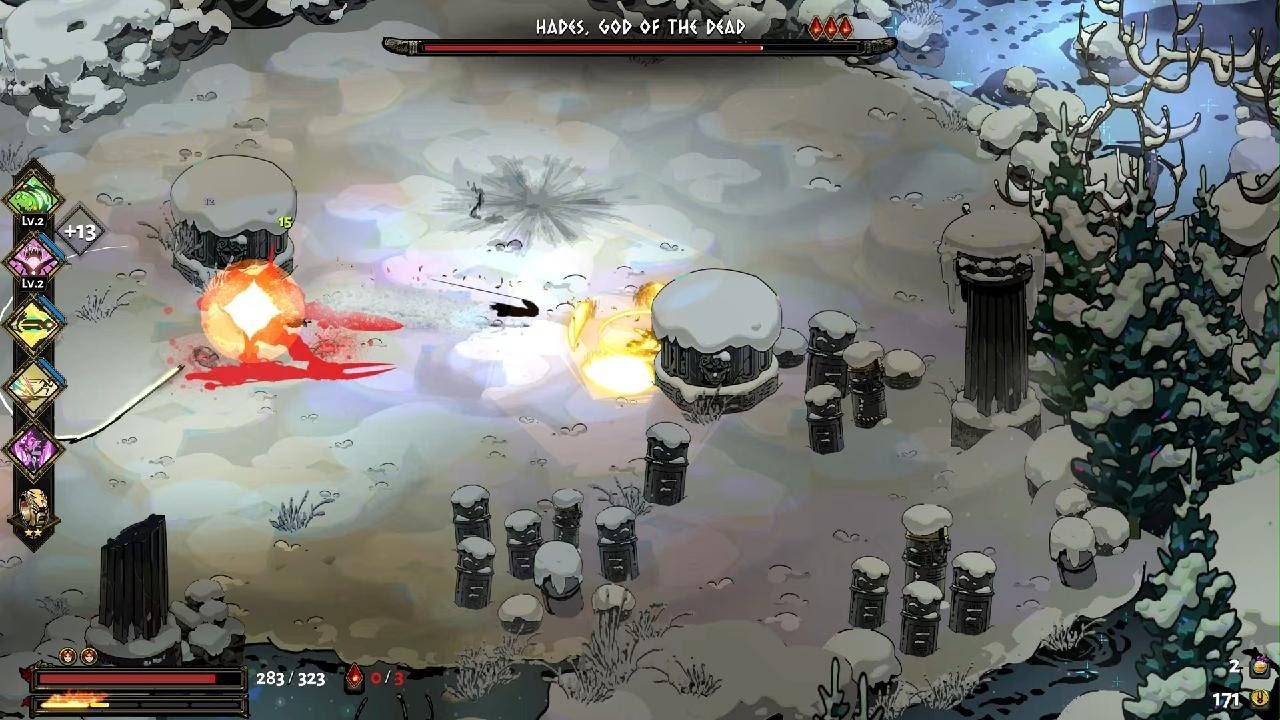1280x720 pixels.
Task: Select the green boon icon at sidebar top
Action: click(x=31, y=193)
